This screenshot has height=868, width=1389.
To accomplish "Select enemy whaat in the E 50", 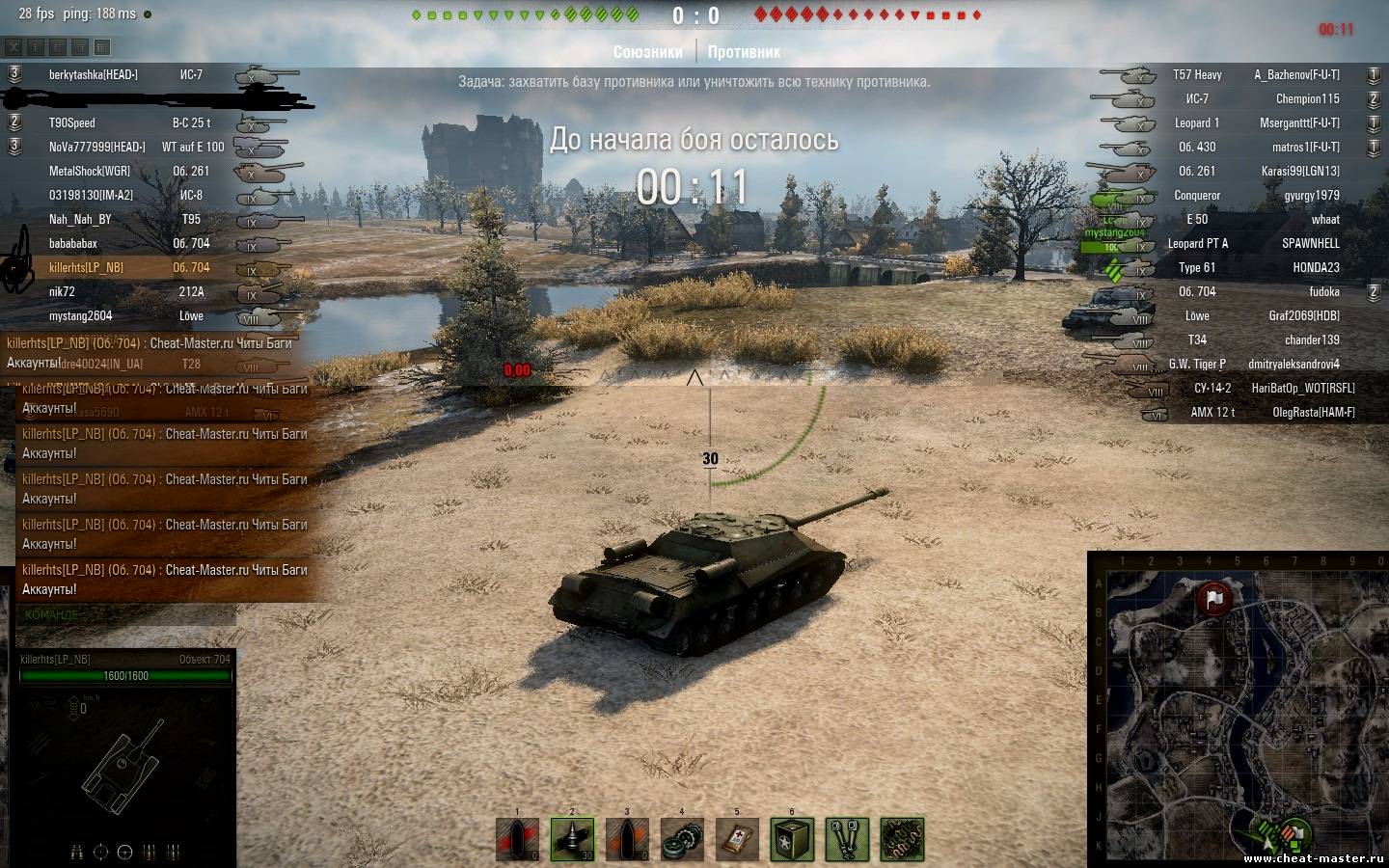I will pos(1324,220).
